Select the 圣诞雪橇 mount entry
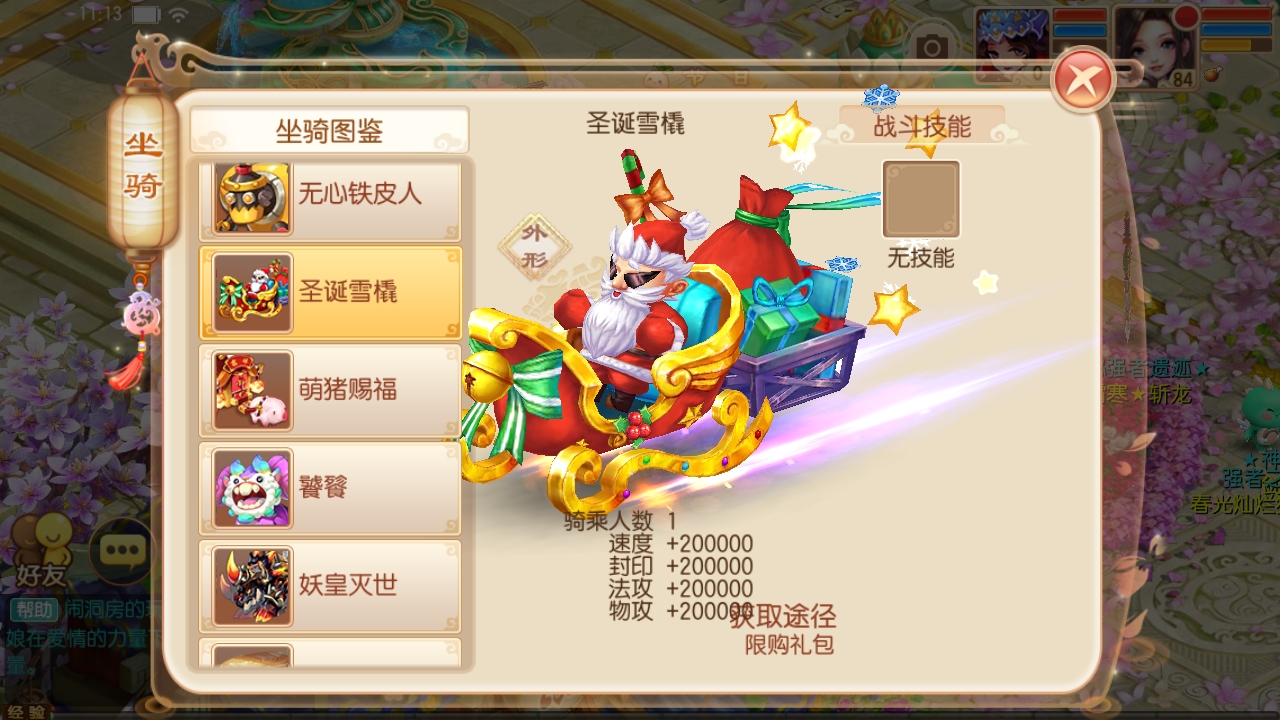Screen dimensions: 1280x720 [330, 291]
